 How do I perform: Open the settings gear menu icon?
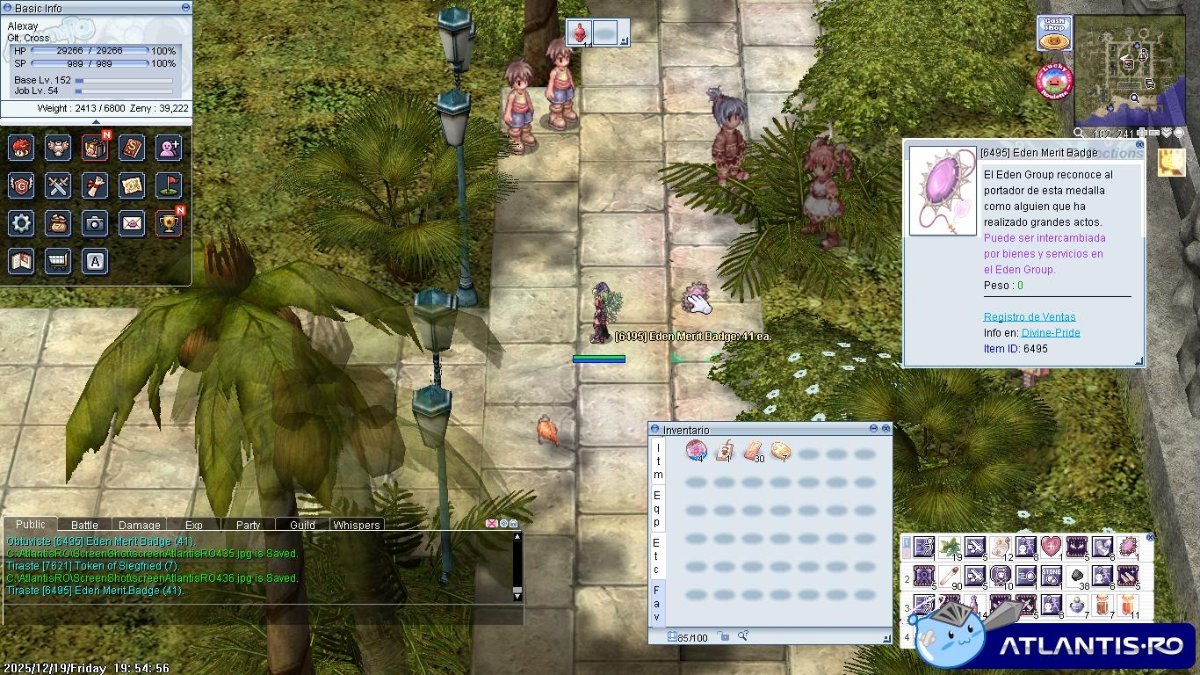coord(21,223)
